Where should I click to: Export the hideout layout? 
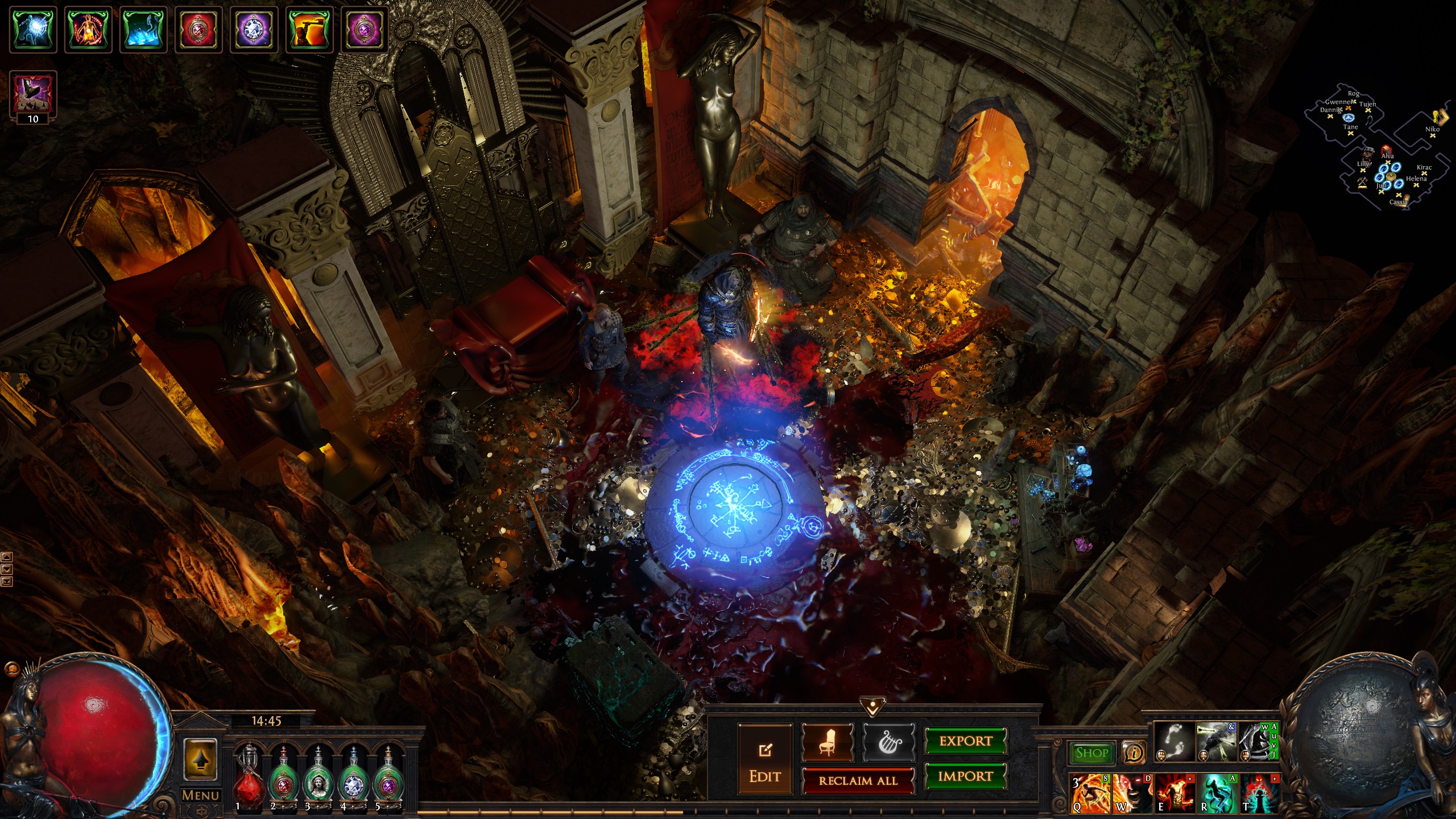coord(965,741)
